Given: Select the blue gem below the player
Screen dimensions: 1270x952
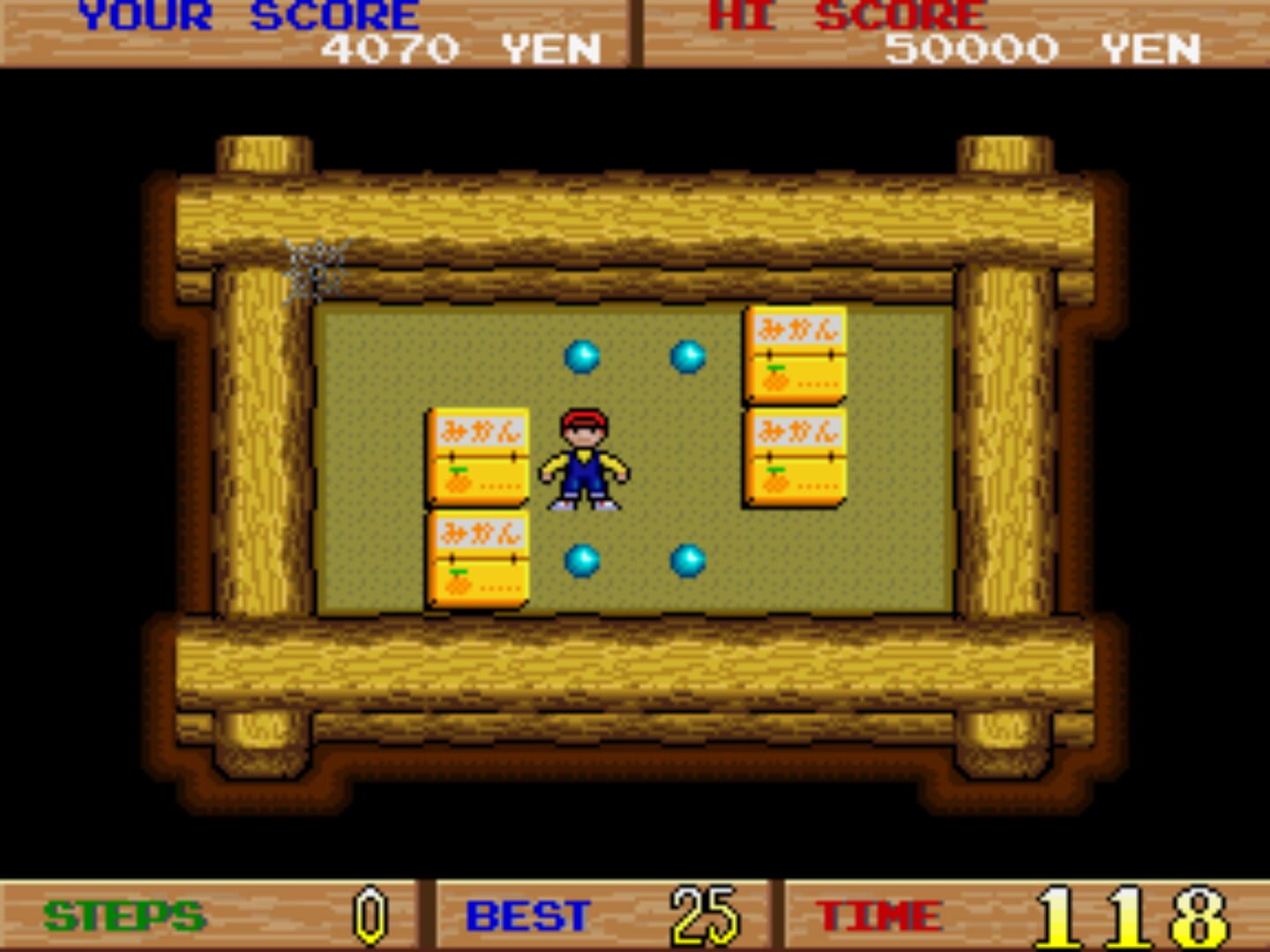Looking at the screenshot, I should tap(582, 558).
